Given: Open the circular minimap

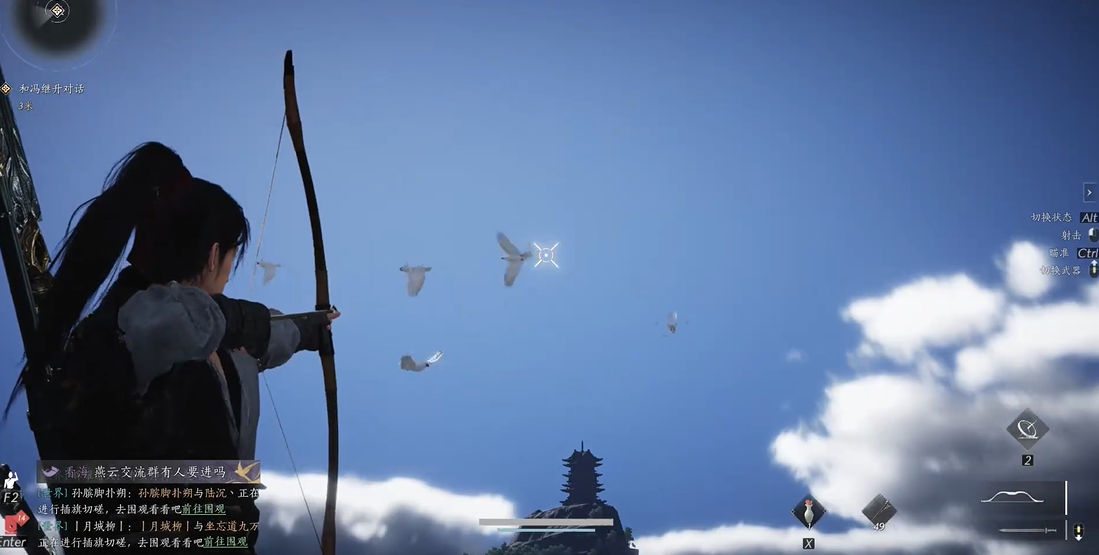Looking at the screenshot, I should pos(57,20).
